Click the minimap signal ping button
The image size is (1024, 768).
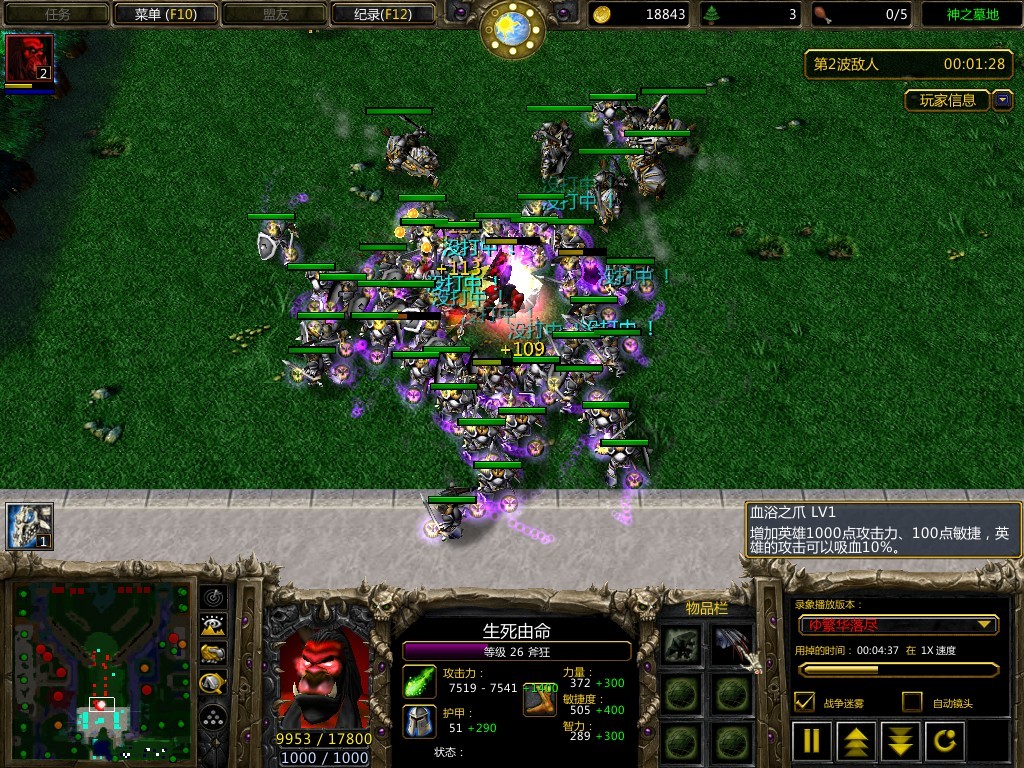click(214, 598)
